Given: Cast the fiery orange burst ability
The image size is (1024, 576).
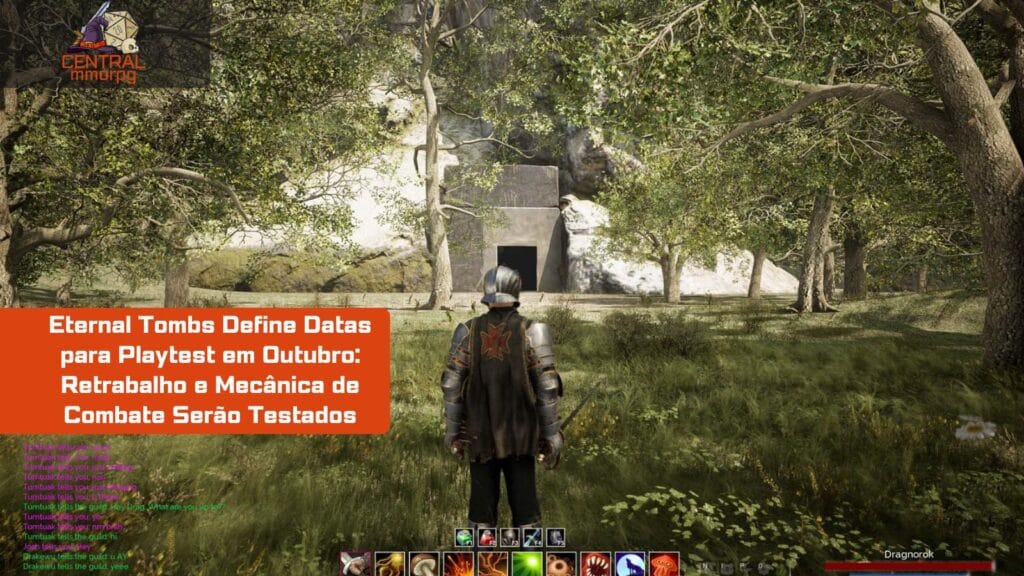Looking at the screenshot, I should coord(458,565).
